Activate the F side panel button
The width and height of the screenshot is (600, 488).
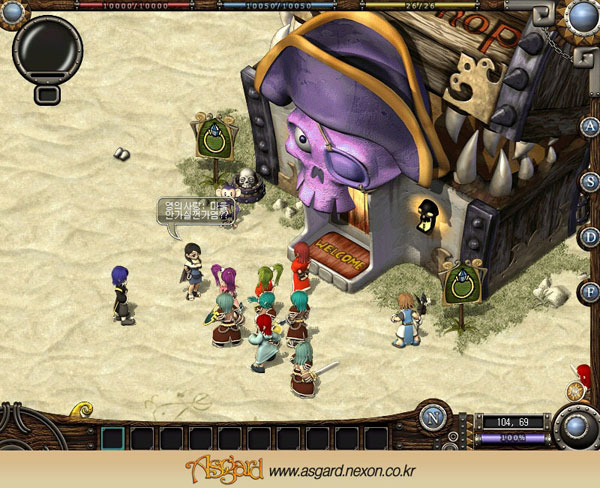[x=589, y=291]
